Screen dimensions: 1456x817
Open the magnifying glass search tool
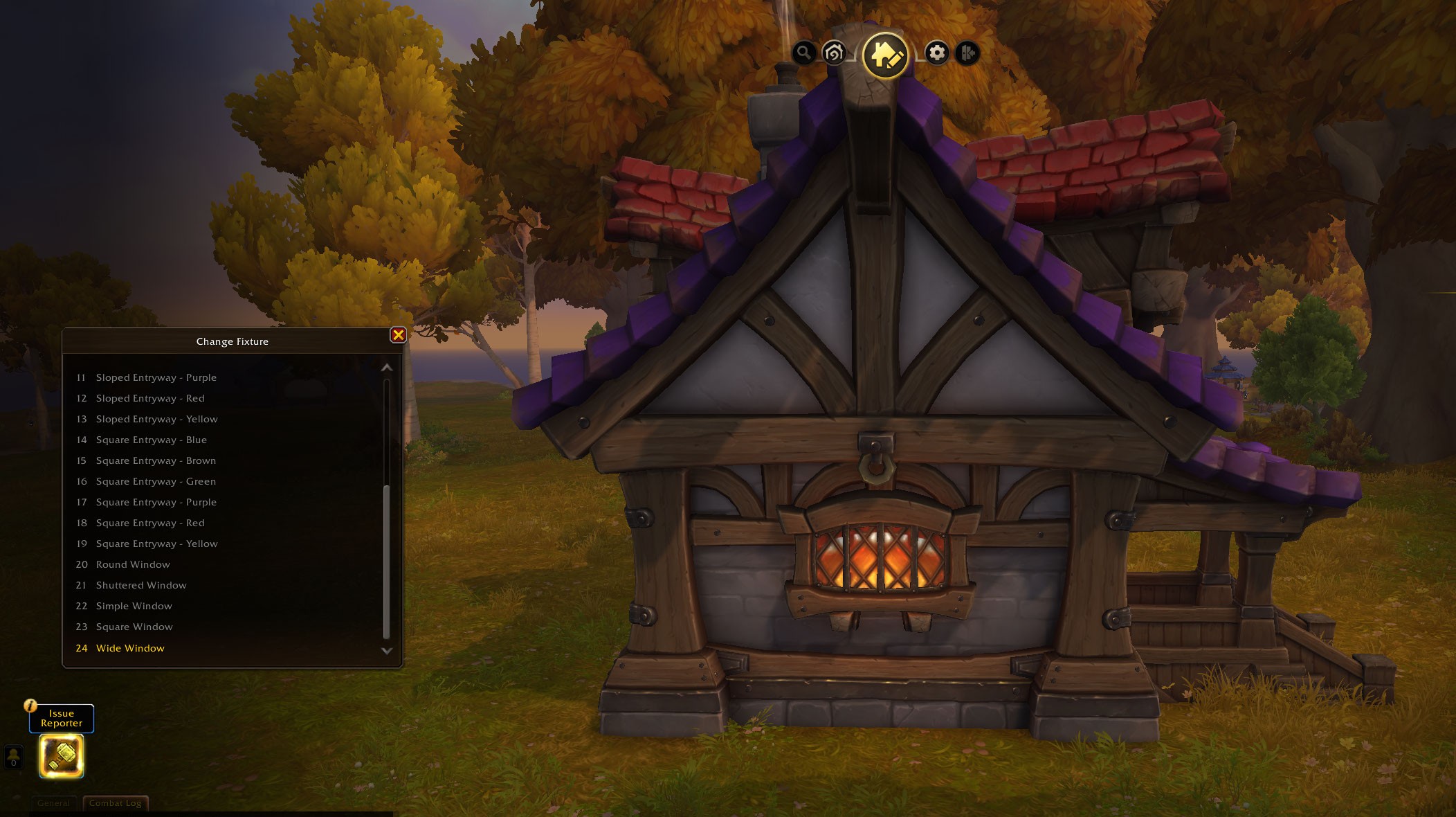click(803, 53)
